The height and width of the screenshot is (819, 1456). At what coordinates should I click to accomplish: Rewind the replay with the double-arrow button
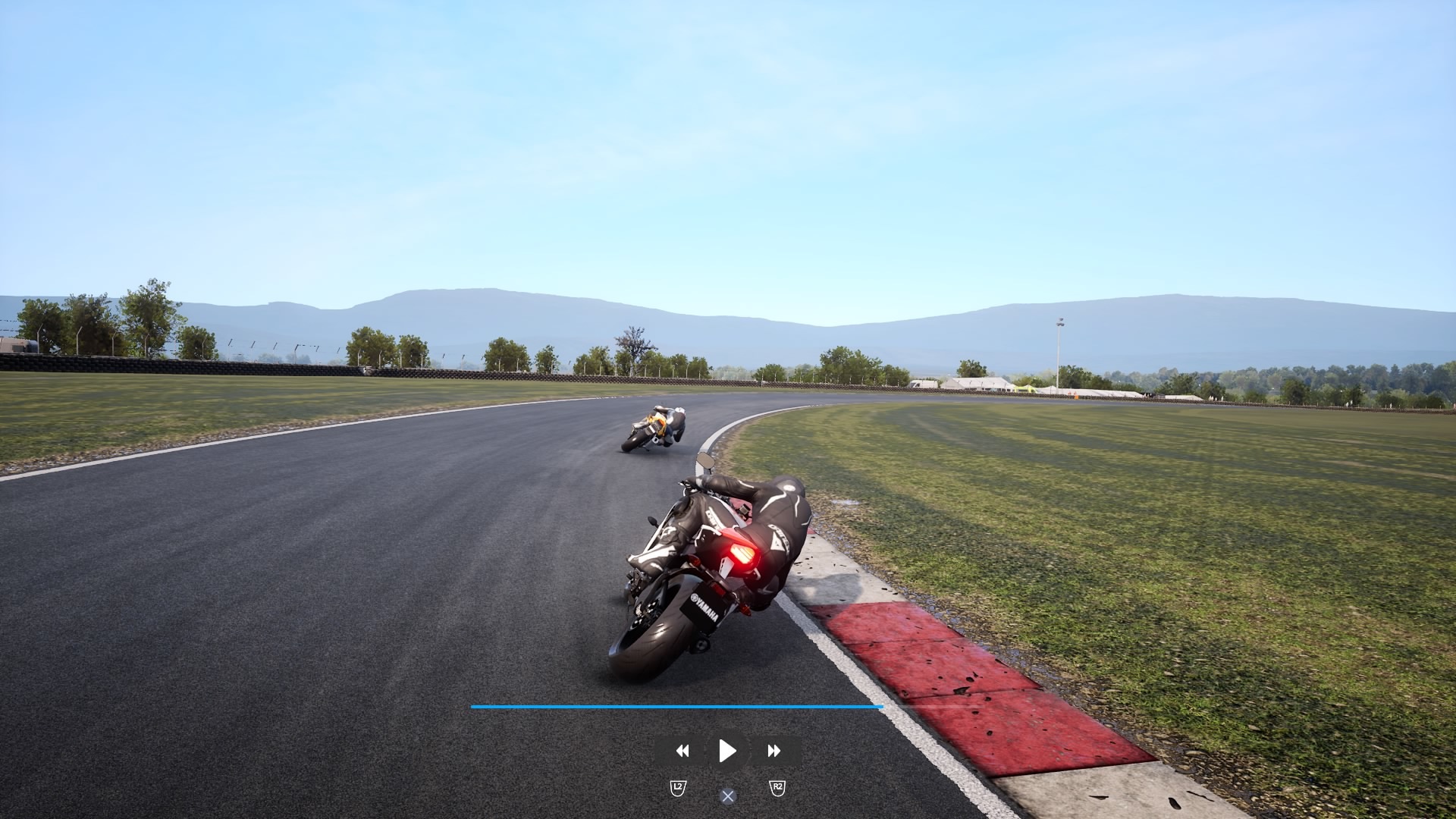(682, 751)
